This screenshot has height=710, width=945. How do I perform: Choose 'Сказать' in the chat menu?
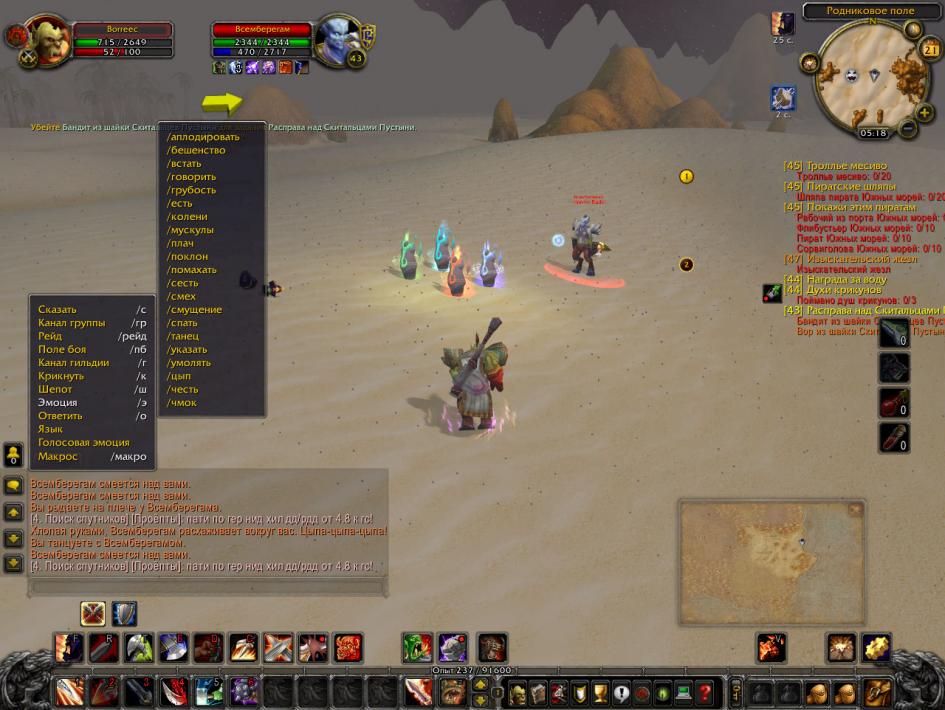click(x=57, y=309)
